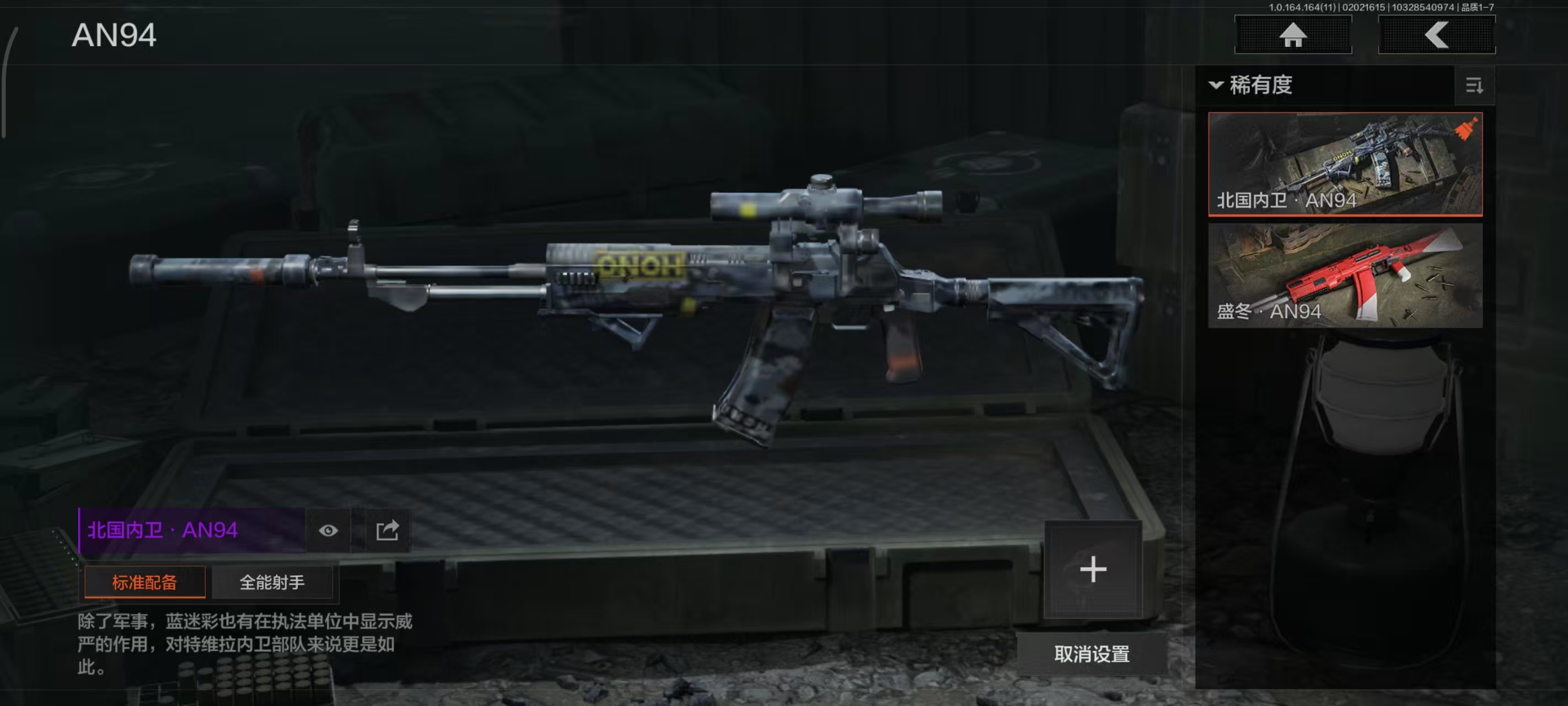Switch to the 标准配备 tab
This screenshot has width=1568, height=706.
144,582
